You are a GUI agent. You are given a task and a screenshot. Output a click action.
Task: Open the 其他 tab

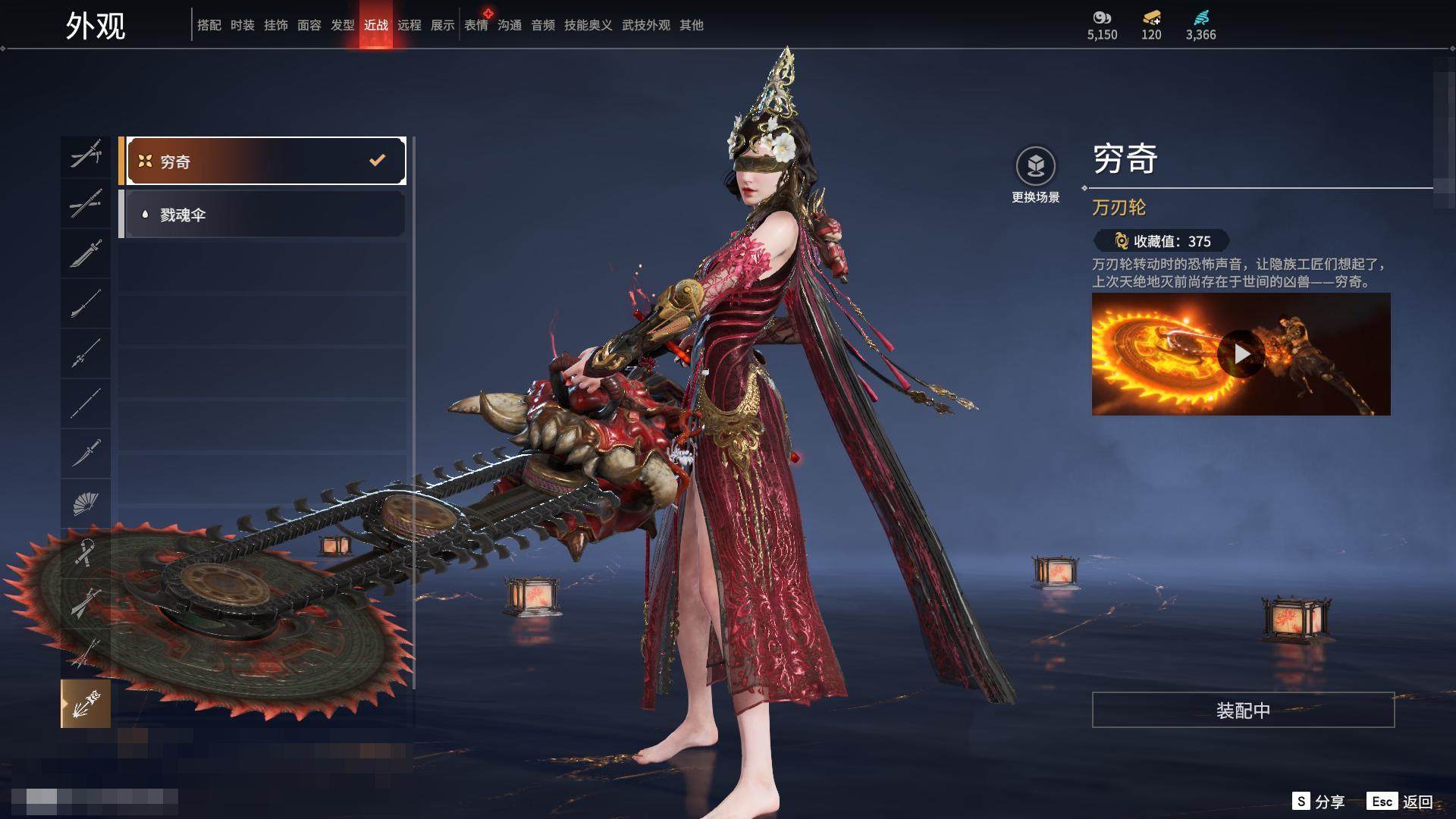(691, 25)
